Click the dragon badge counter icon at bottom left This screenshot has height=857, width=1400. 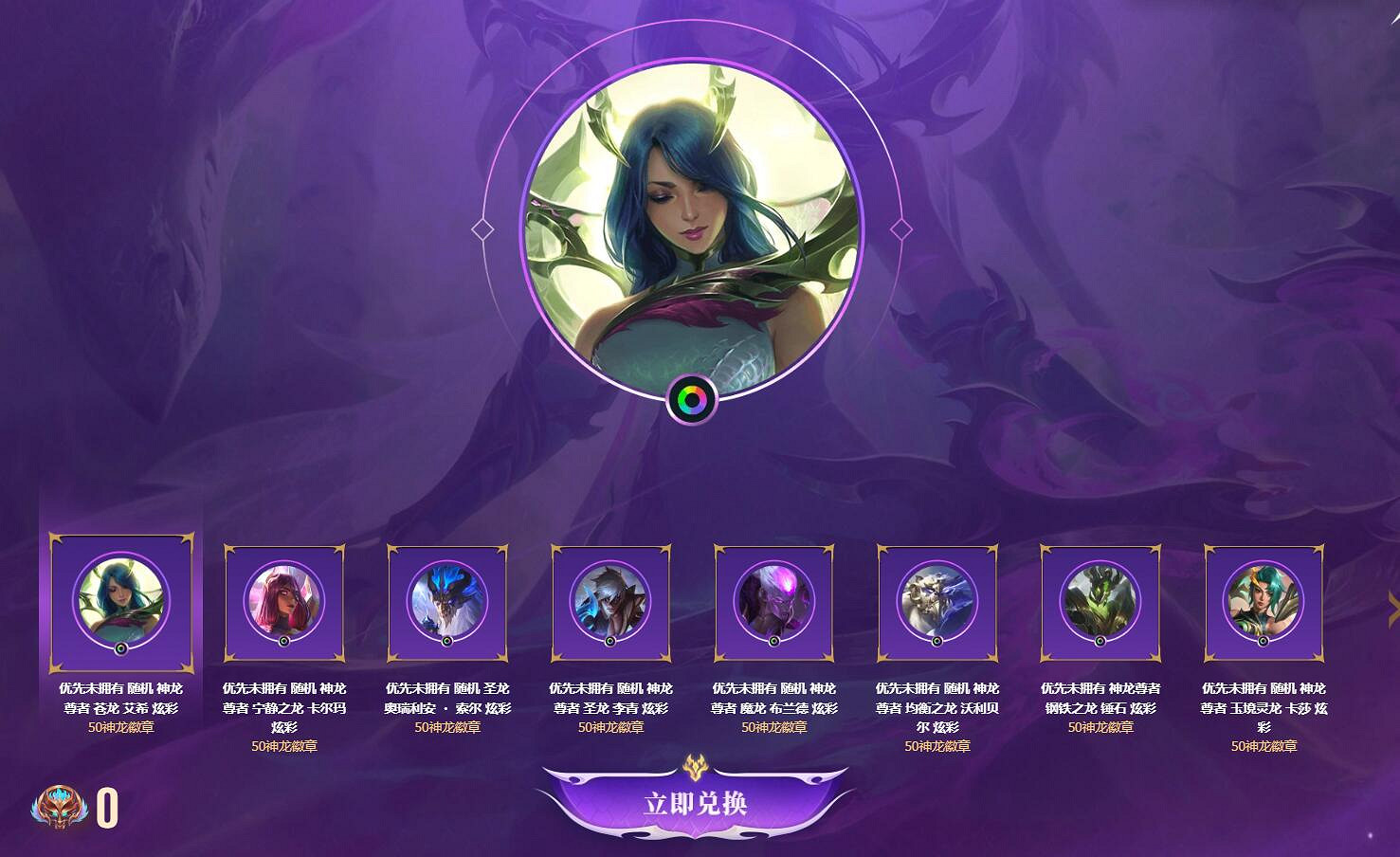click(x=61, y=807)
